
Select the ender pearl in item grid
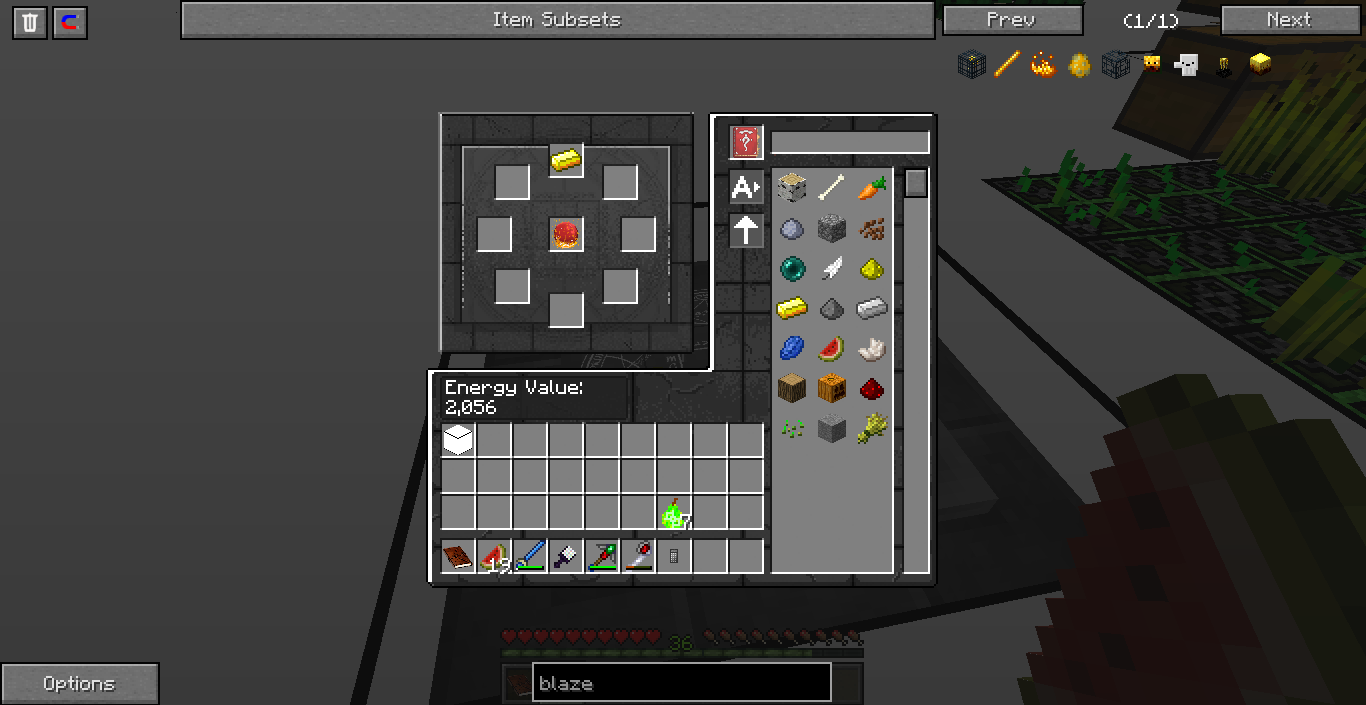[792, 269]
